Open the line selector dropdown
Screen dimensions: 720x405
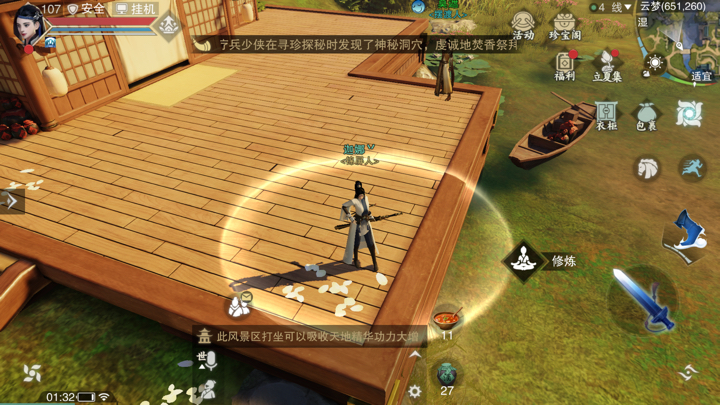[x=614, y=7]
